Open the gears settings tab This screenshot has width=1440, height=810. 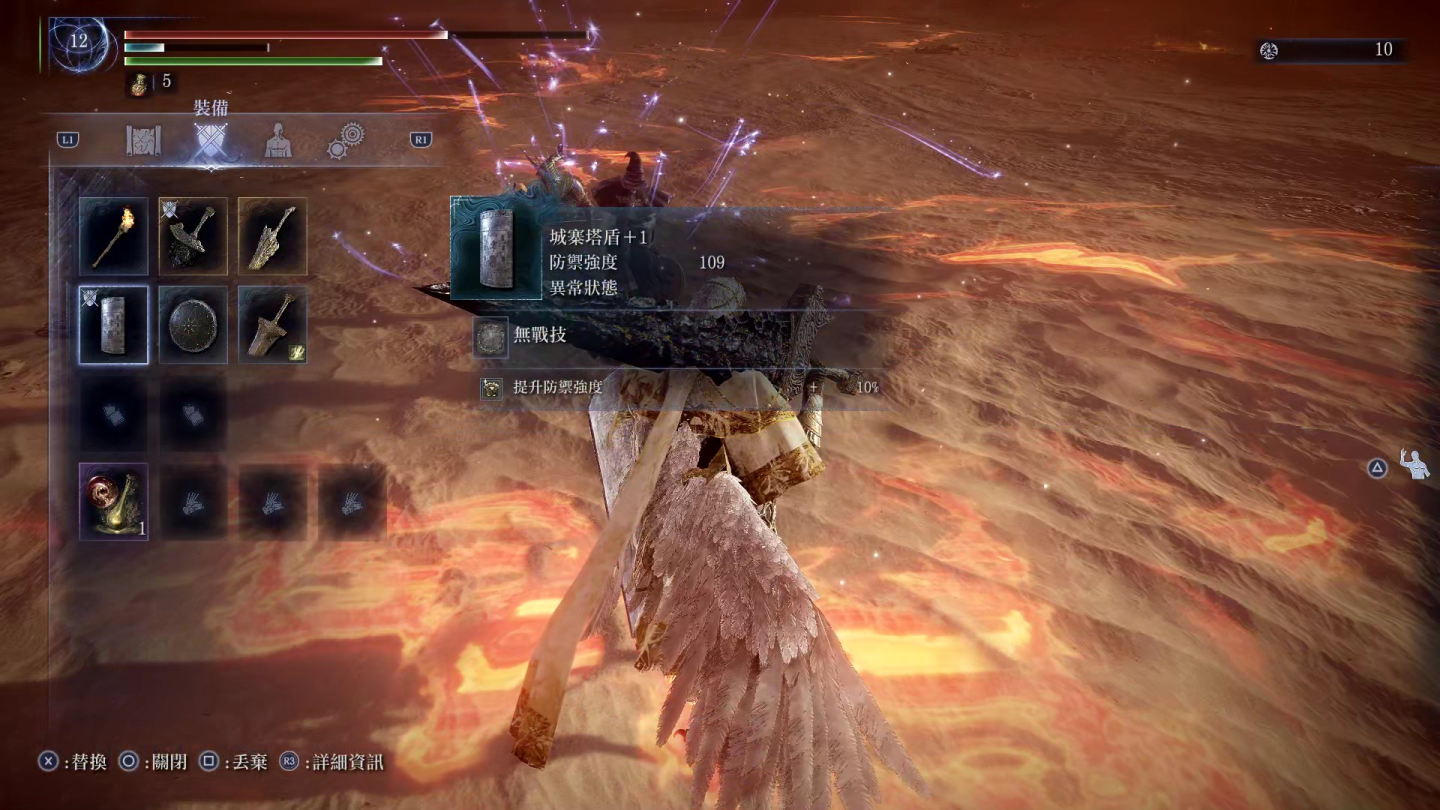pyautogui.click(x=346, y=141)
